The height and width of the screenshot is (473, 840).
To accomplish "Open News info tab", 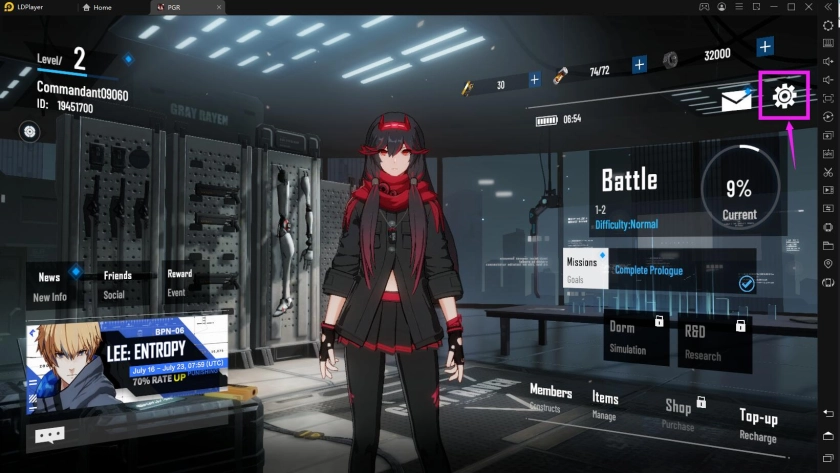I will click(x=50, y=285).
